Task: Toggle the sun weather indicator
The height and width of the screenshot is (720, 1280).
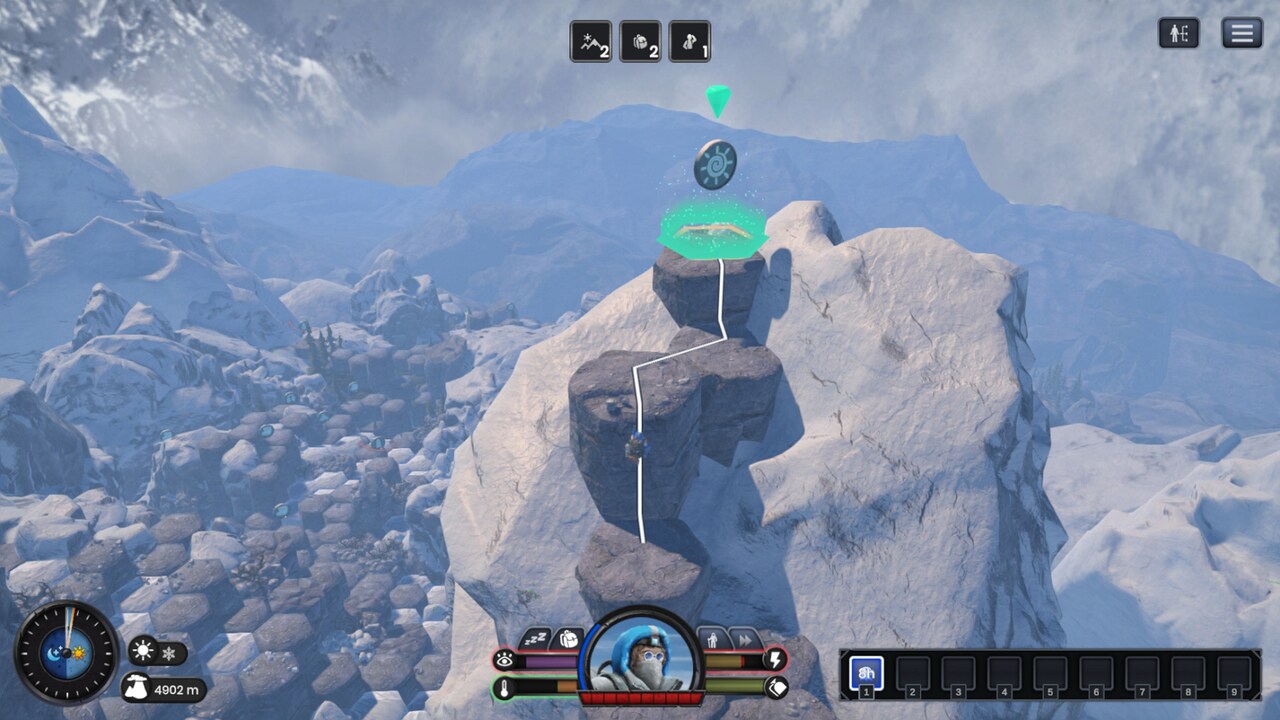Action: (x=143, y=650)
